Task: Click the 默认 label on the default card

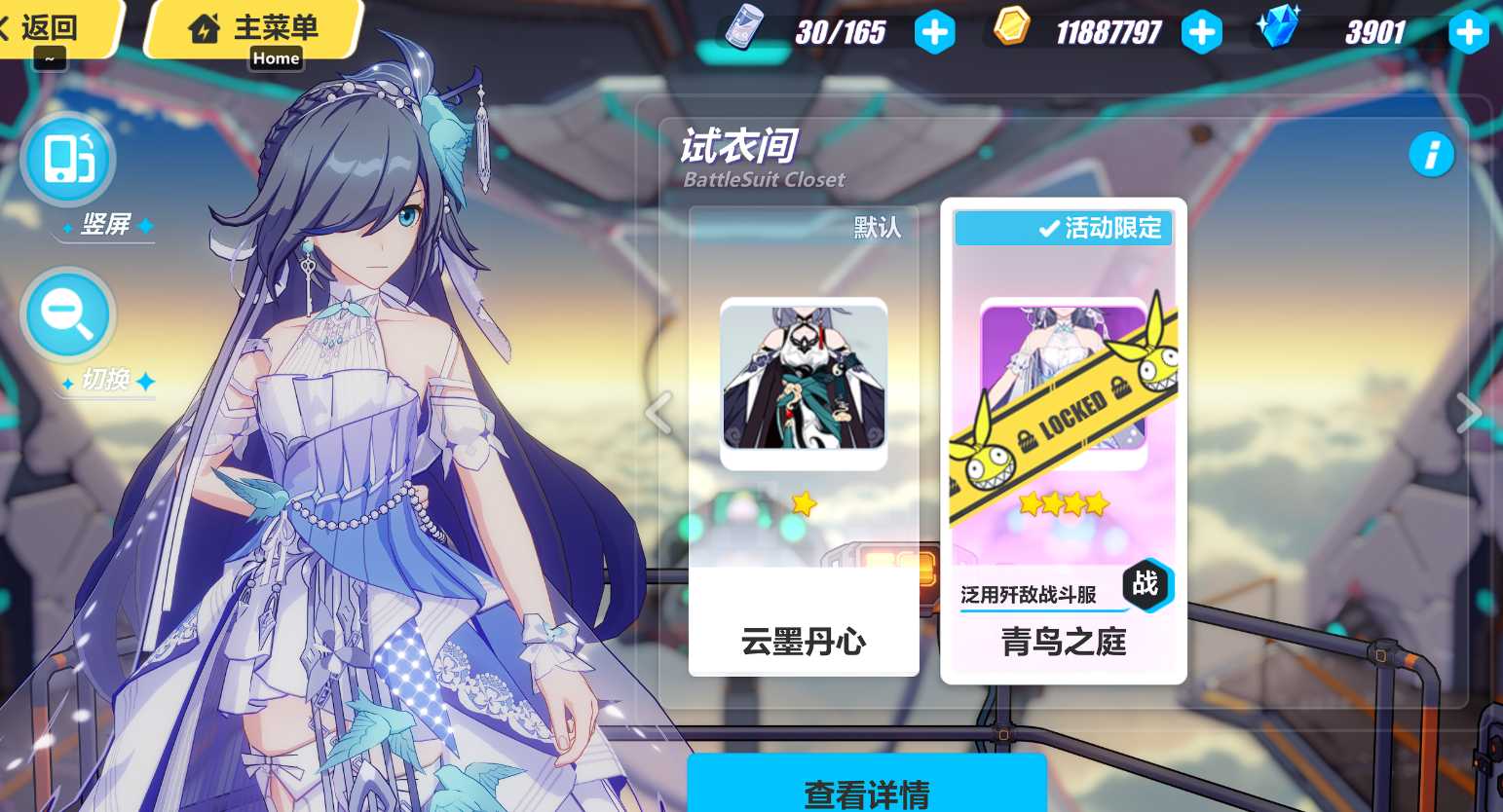Action: [878, 227]
